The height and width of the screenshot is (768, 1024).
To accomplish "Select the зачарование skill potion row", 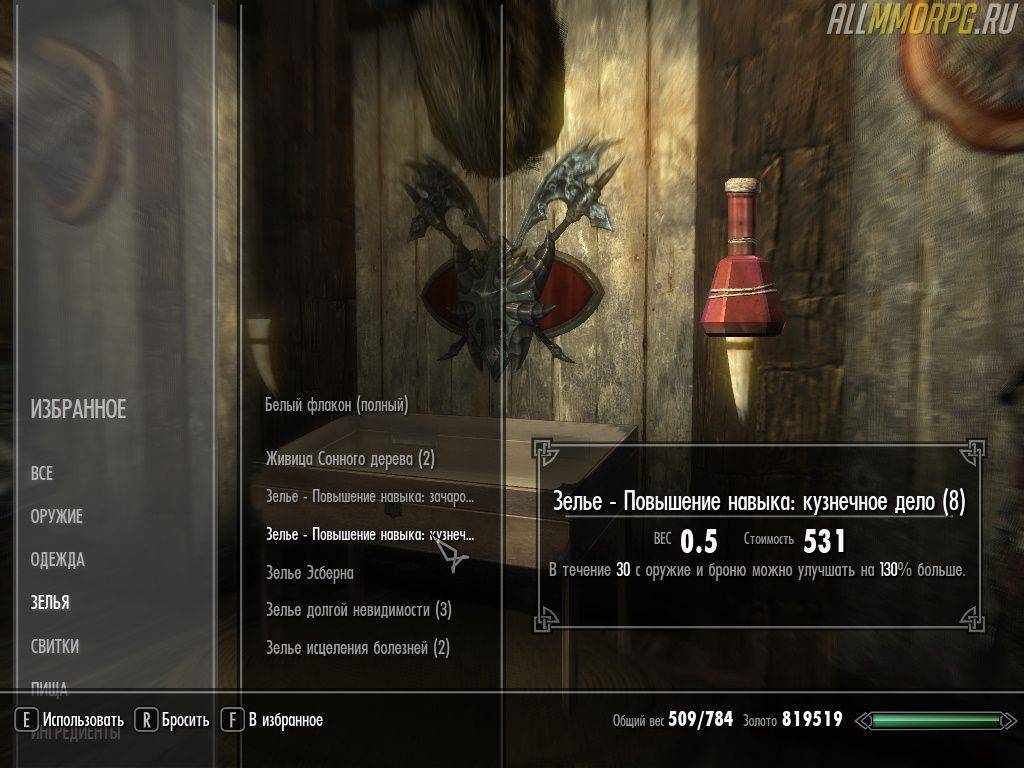I will [370, 497].
